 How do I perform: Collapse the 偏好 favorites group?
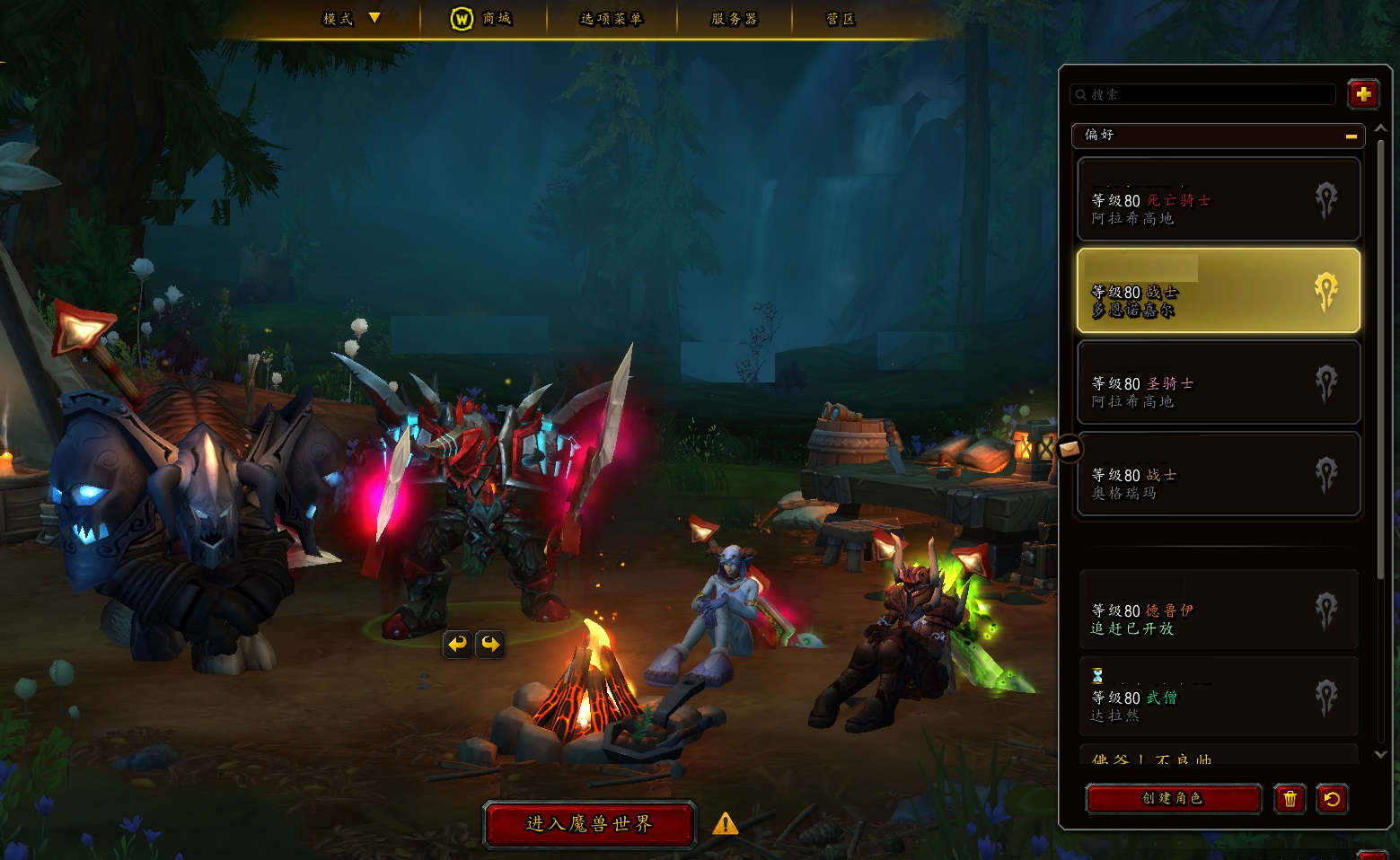(x=1351, y=136)
